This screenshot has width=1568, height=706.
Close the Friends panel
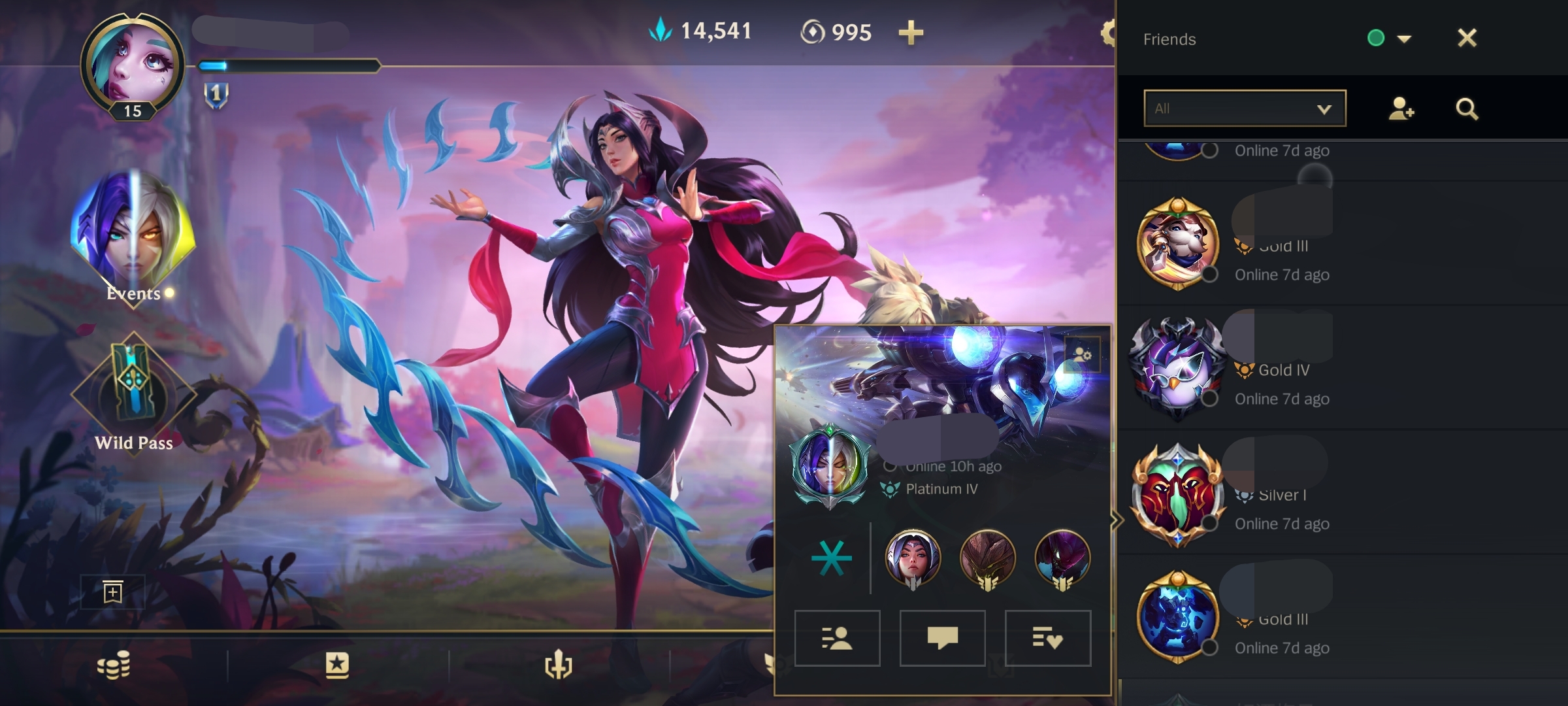click(1467, 38)
